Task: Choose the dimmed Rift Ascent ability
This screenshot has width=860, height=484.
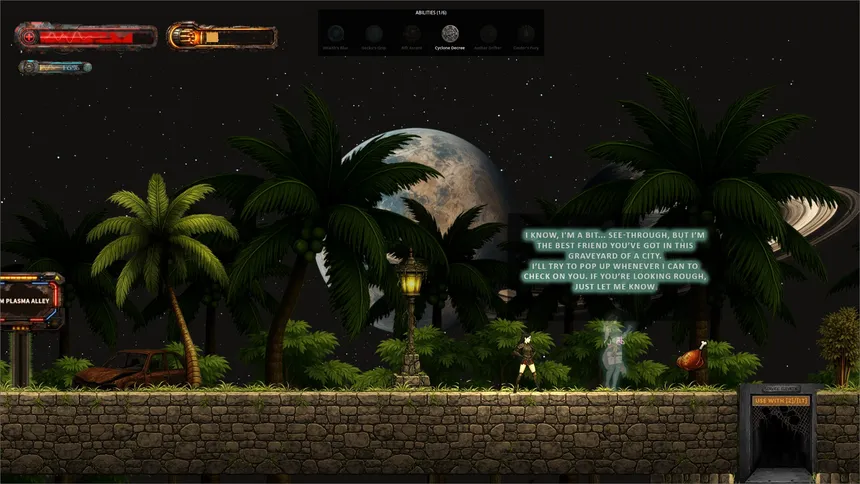Action: point(411,33)
